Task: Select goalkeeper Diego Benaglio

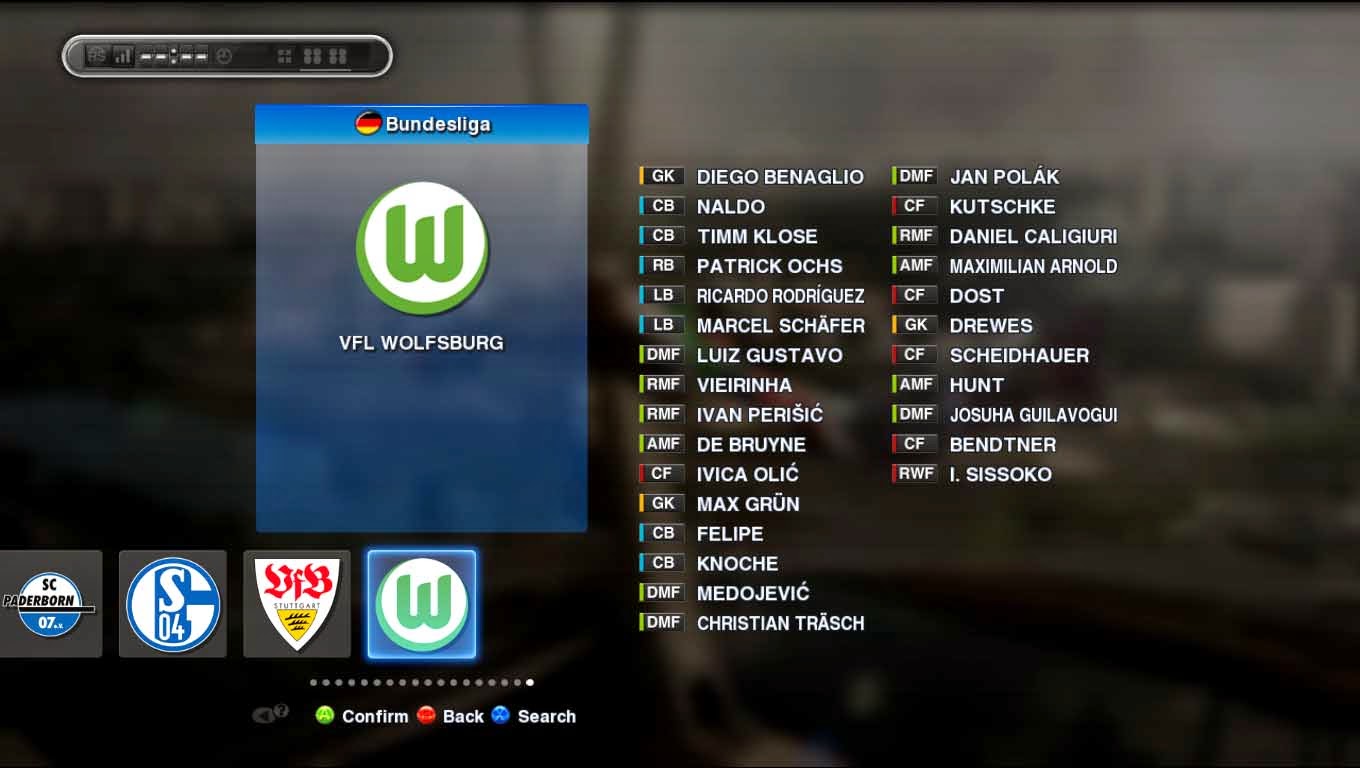Action: 780,176
